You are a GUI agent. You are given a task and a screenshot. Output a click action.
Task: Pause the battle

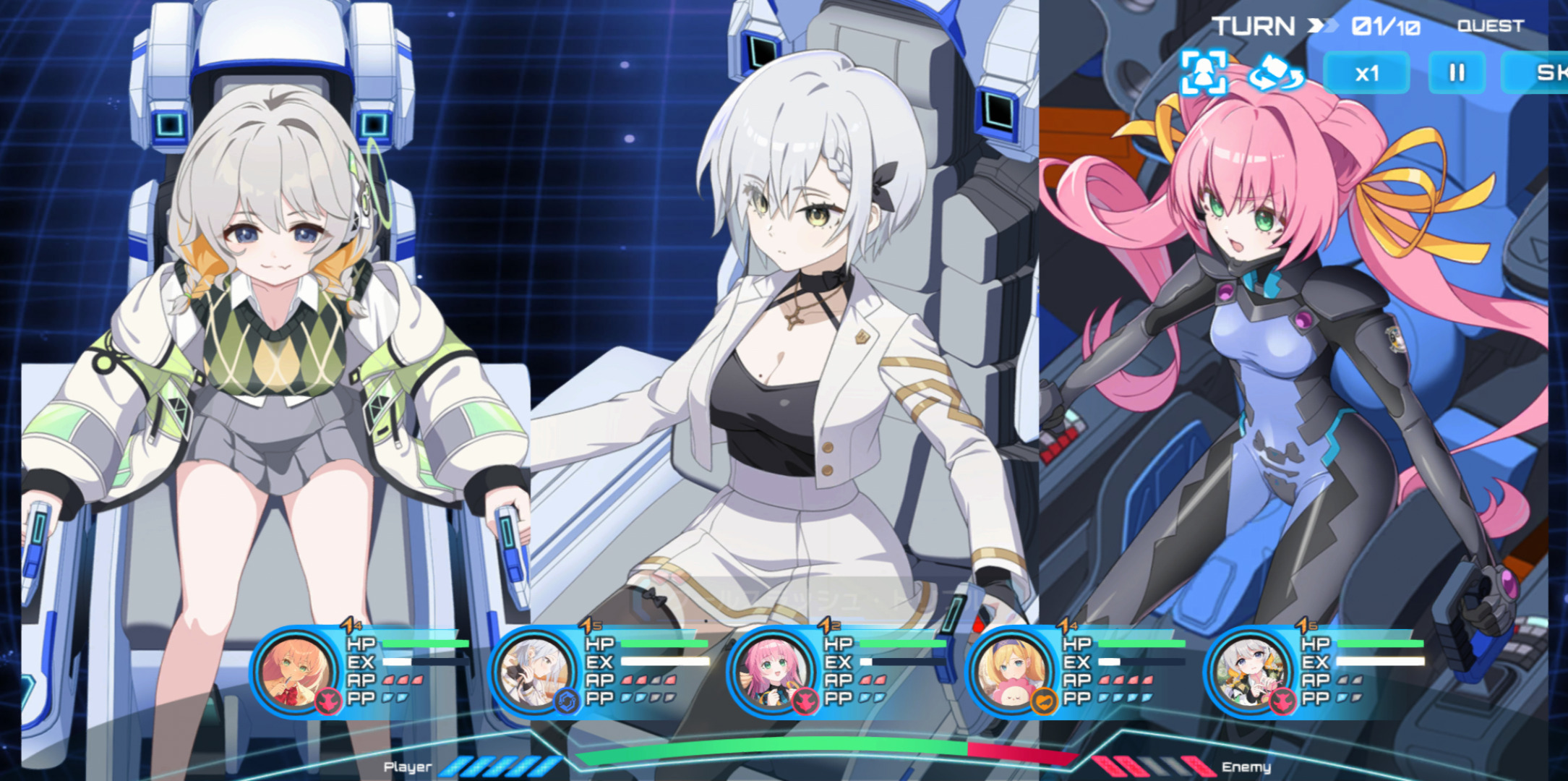click(1457, 73)
